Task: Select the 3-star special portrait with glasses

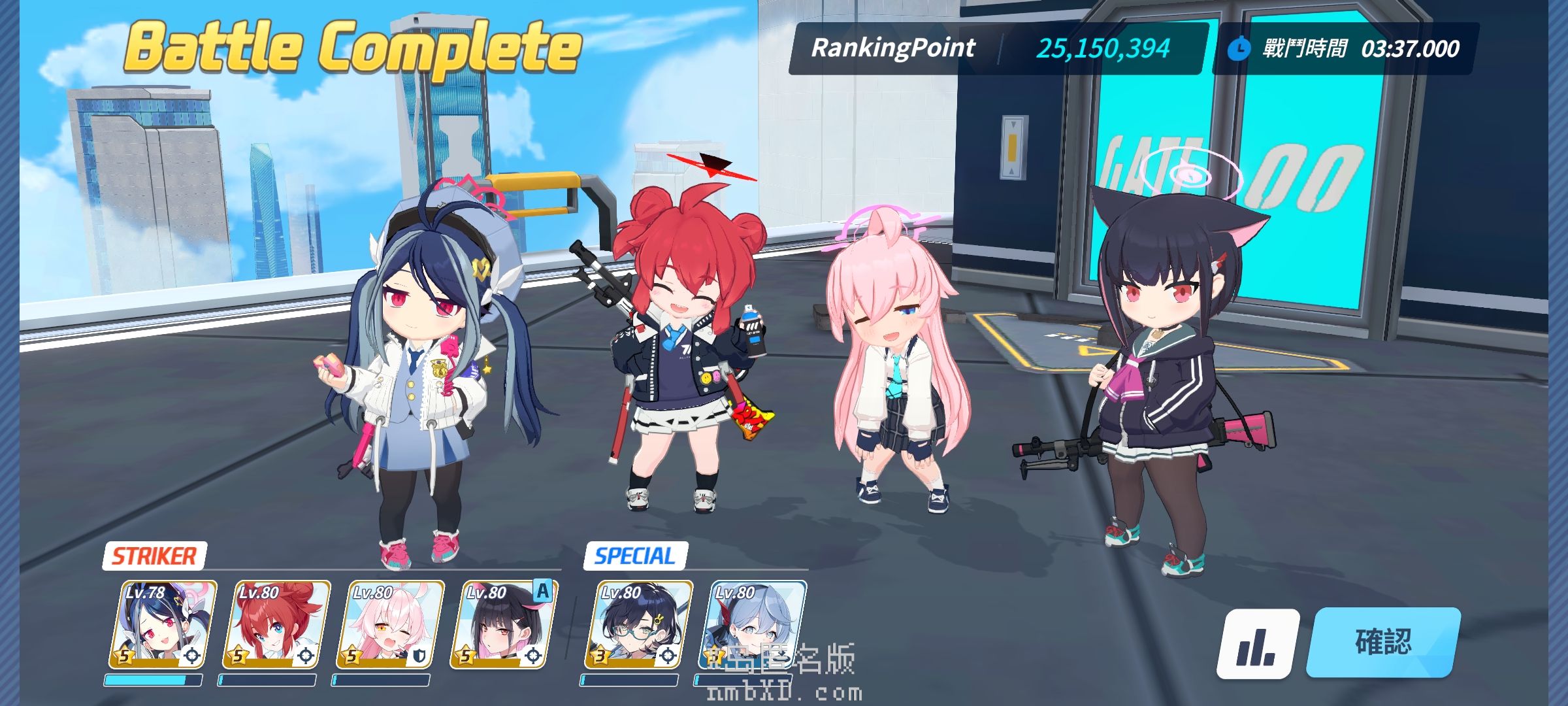Action: tap(638, 625)
